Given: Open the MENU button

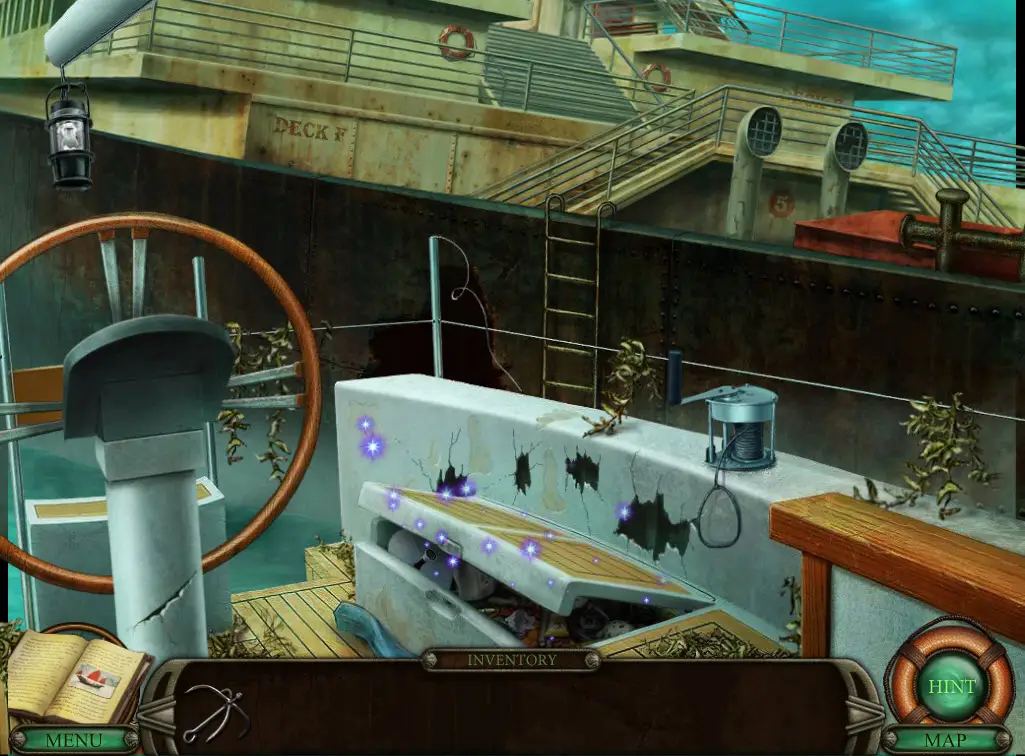Looking at the screenshot, I should pos(74,741).
